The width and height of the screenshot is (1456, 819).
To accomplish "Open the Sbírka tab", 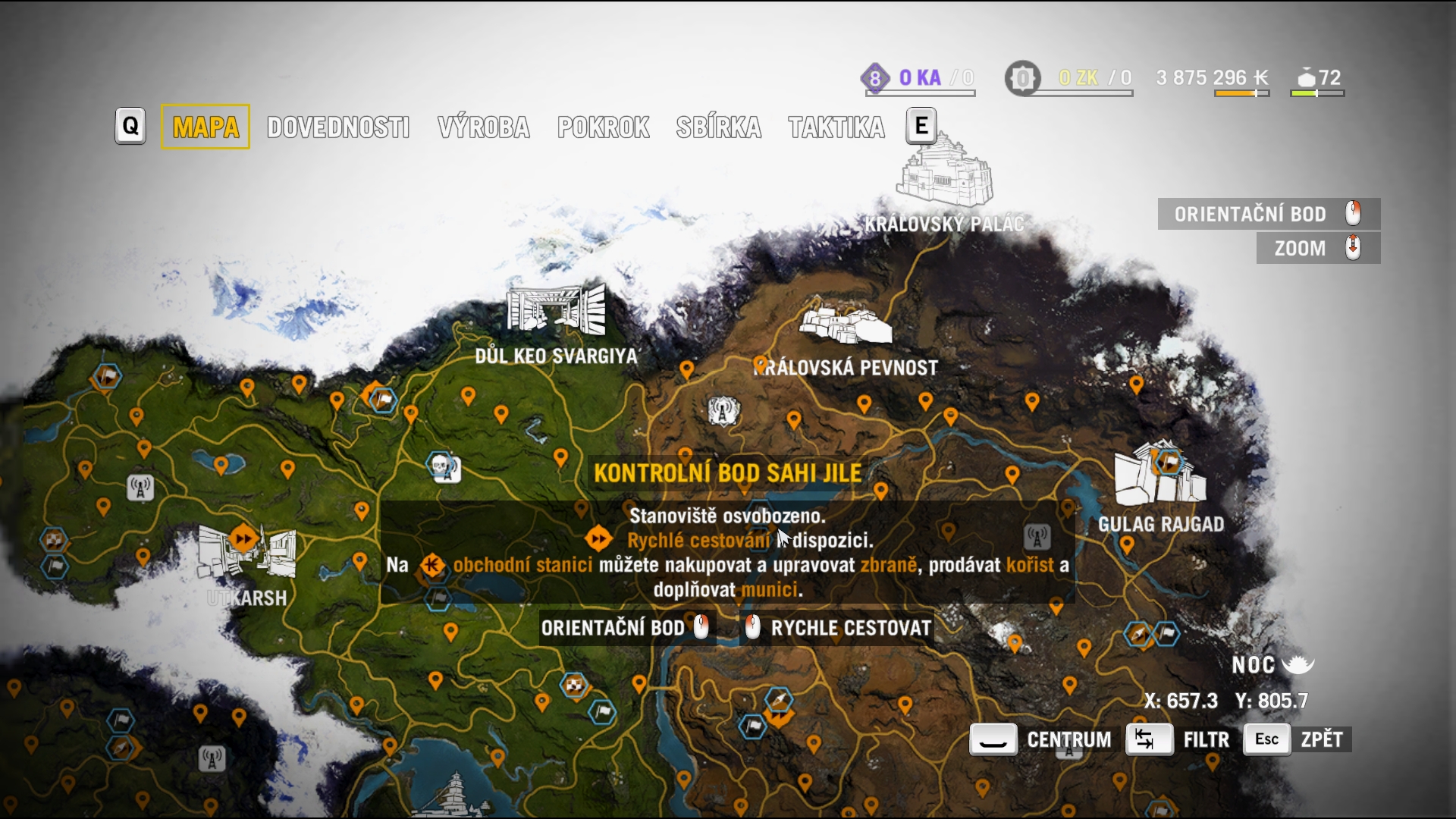I will click(719, 127).
